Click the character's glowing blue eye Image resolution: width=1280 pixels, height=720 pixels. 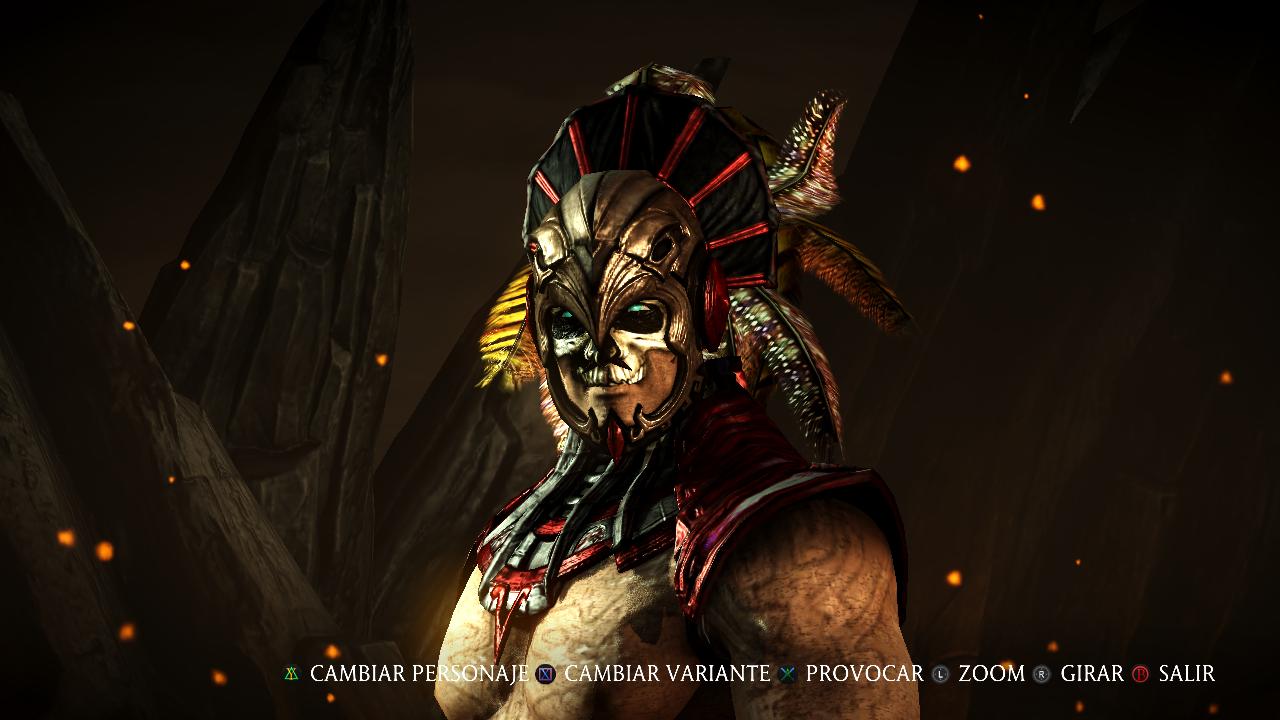pyautogui.click(x=635, y=310)
